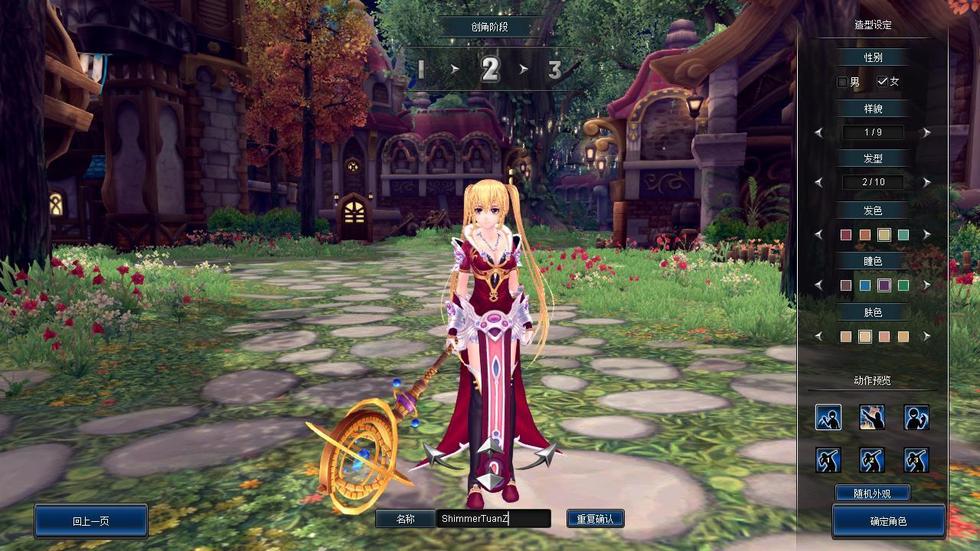Viewport: 980px width, 551px height.
Task: Go to the previous 样貌 face style
Action: click(x=819, y=132)
